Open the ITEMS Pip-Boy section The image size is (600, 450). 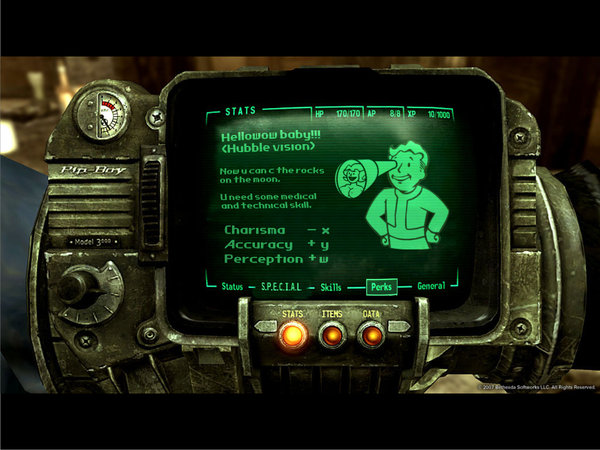(332, 335)
